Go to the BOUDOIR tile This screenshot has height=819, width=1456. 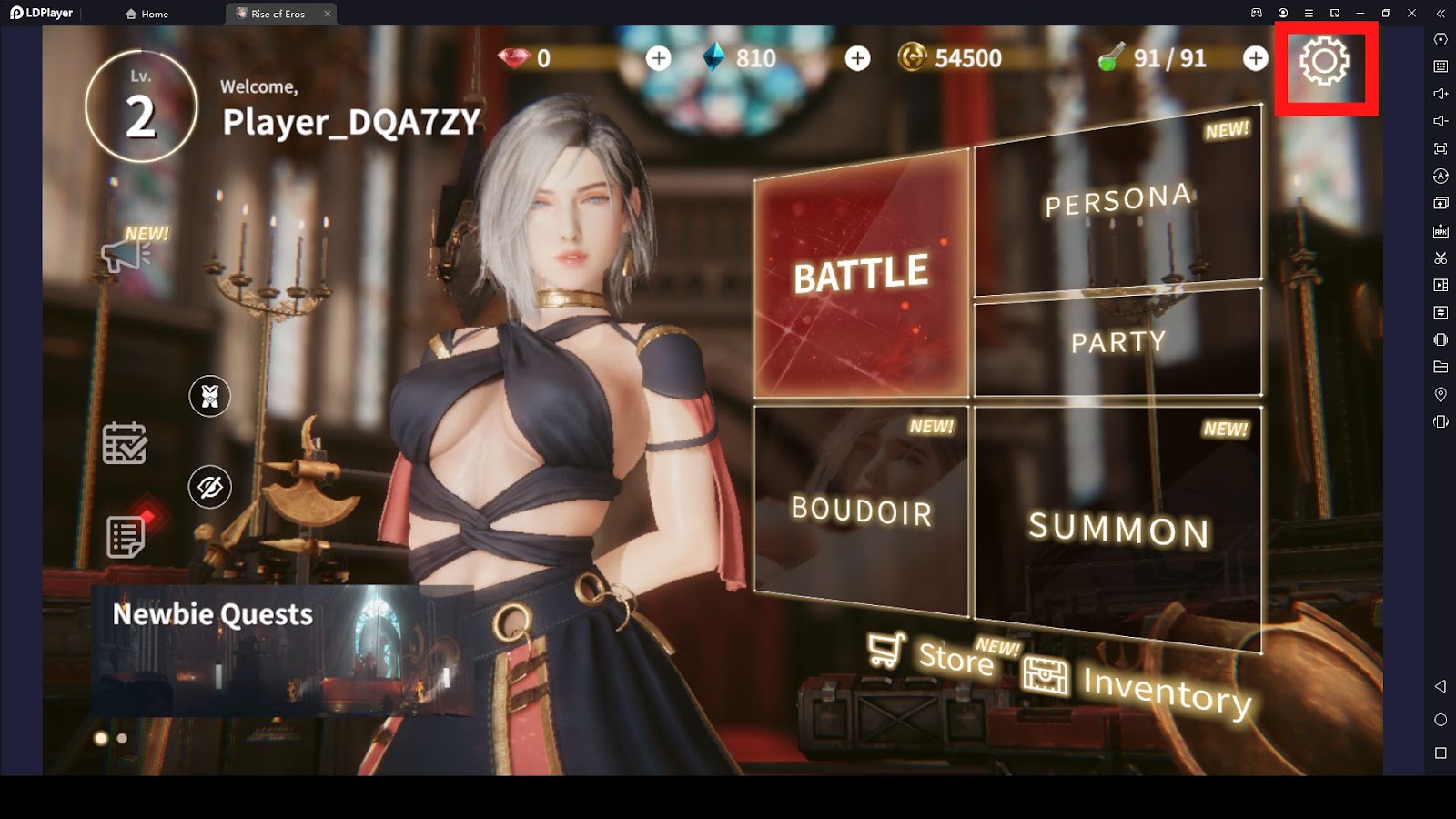[x=861, y=510]
